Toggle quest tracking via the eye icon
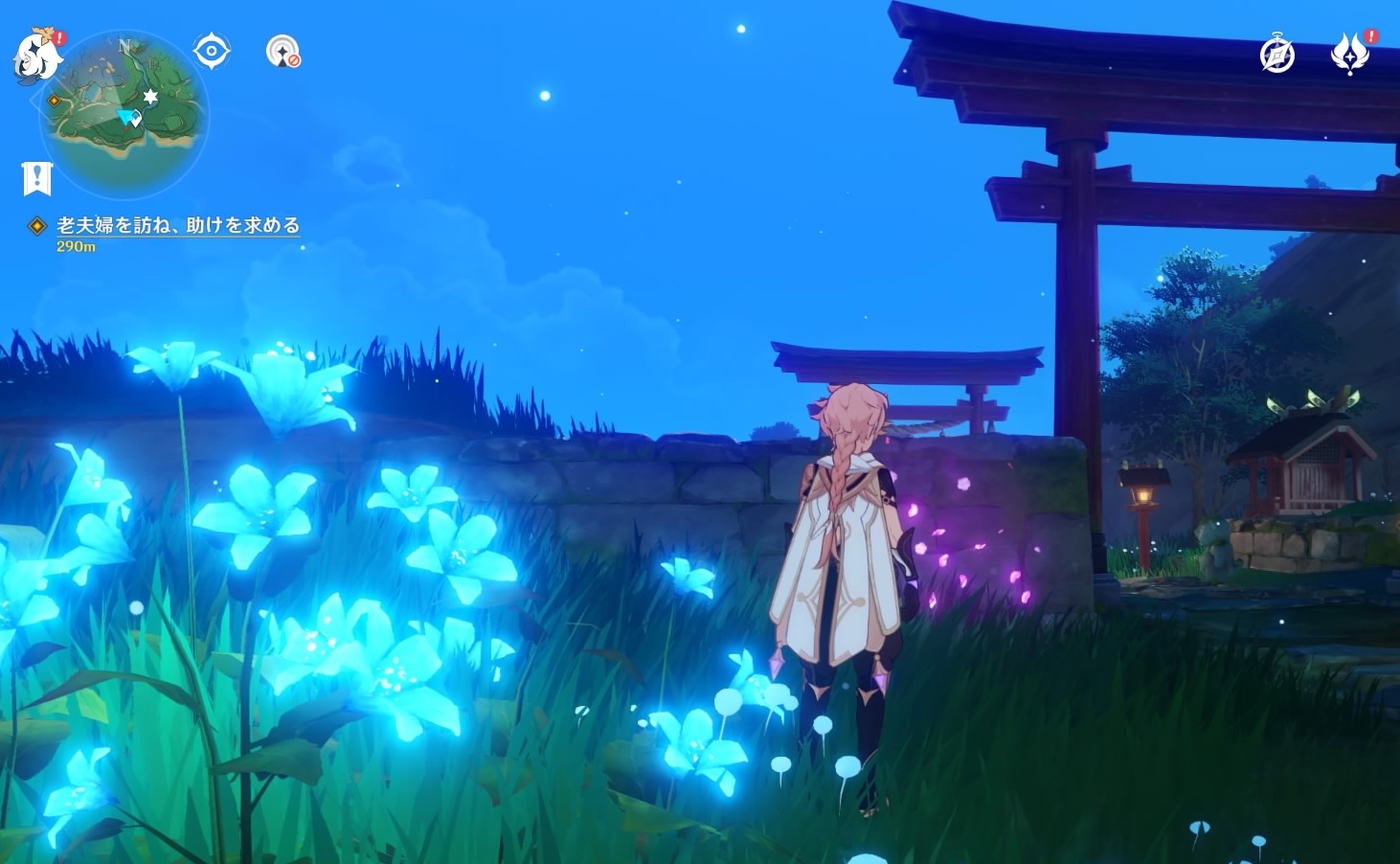The width and height of the screenshot is (1400, 864). [x=210, y=49]
